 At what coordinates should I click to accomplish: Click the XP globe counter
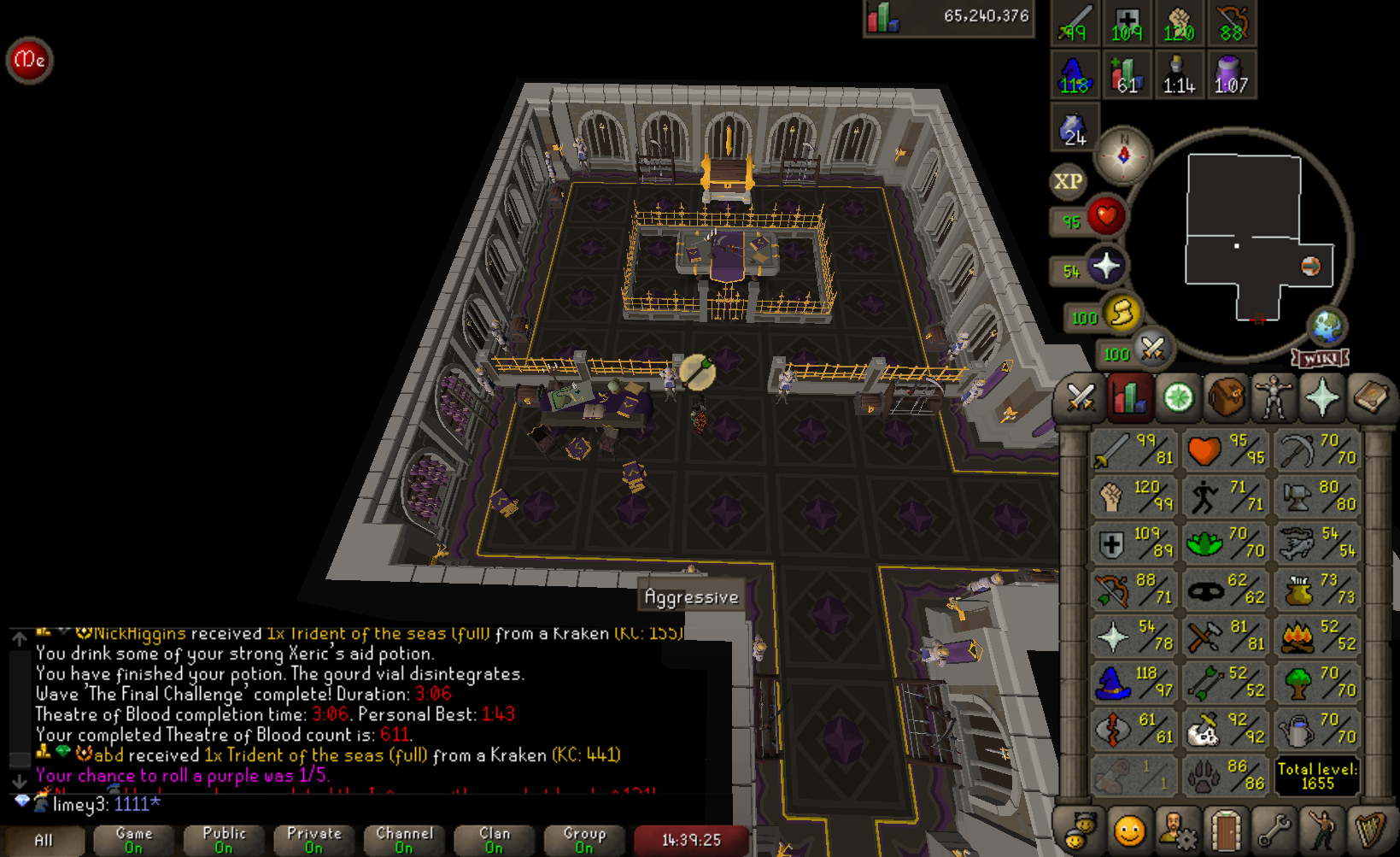tap(1066, 183)
